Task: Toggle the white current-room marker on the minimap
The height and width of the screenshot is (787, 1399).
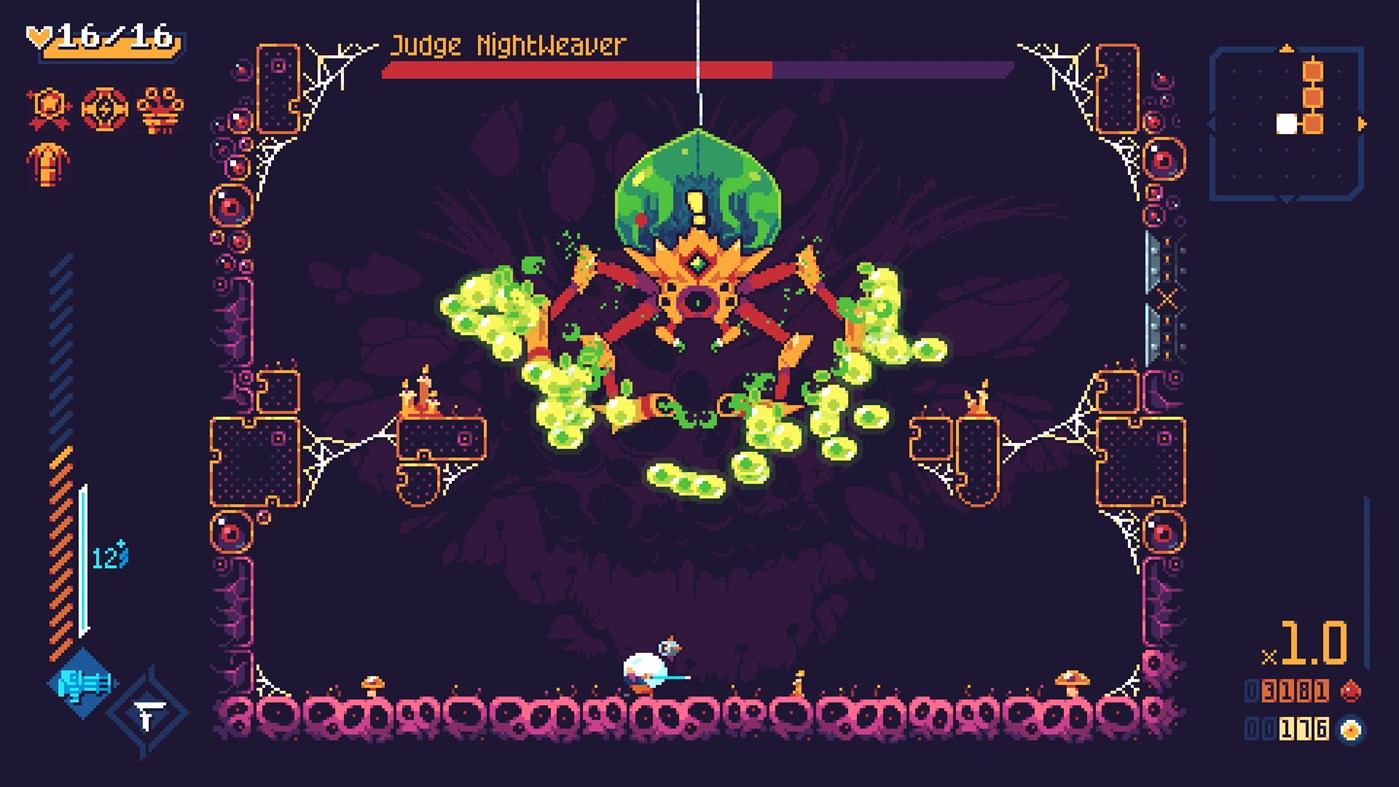Action: [x=1286, y=124]
